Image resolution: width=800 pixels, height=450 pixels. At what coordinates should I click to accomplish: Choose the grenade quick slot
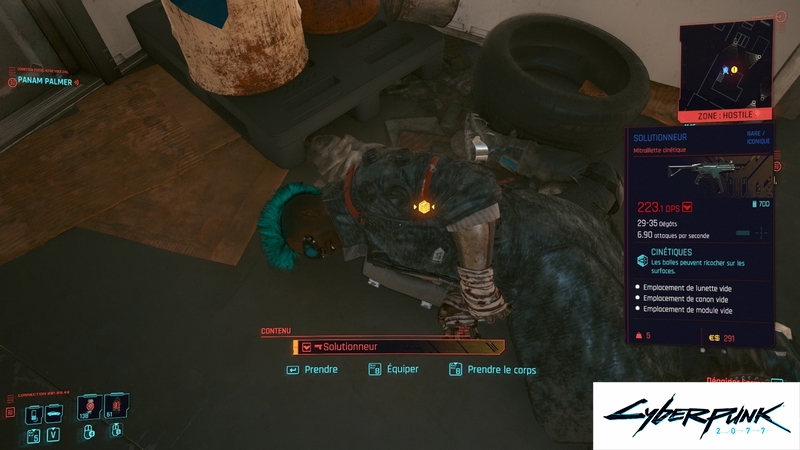(114, 407)
